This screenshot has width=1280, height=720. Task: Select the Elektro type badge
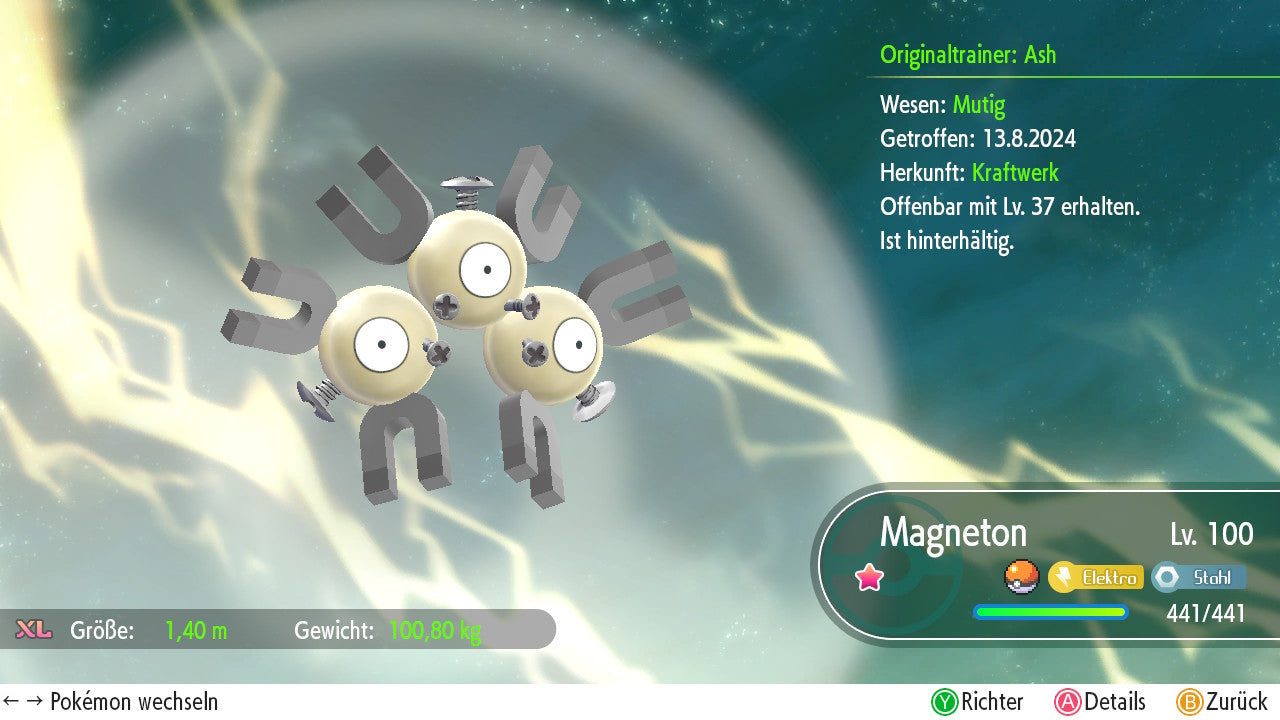[1096, 577]
